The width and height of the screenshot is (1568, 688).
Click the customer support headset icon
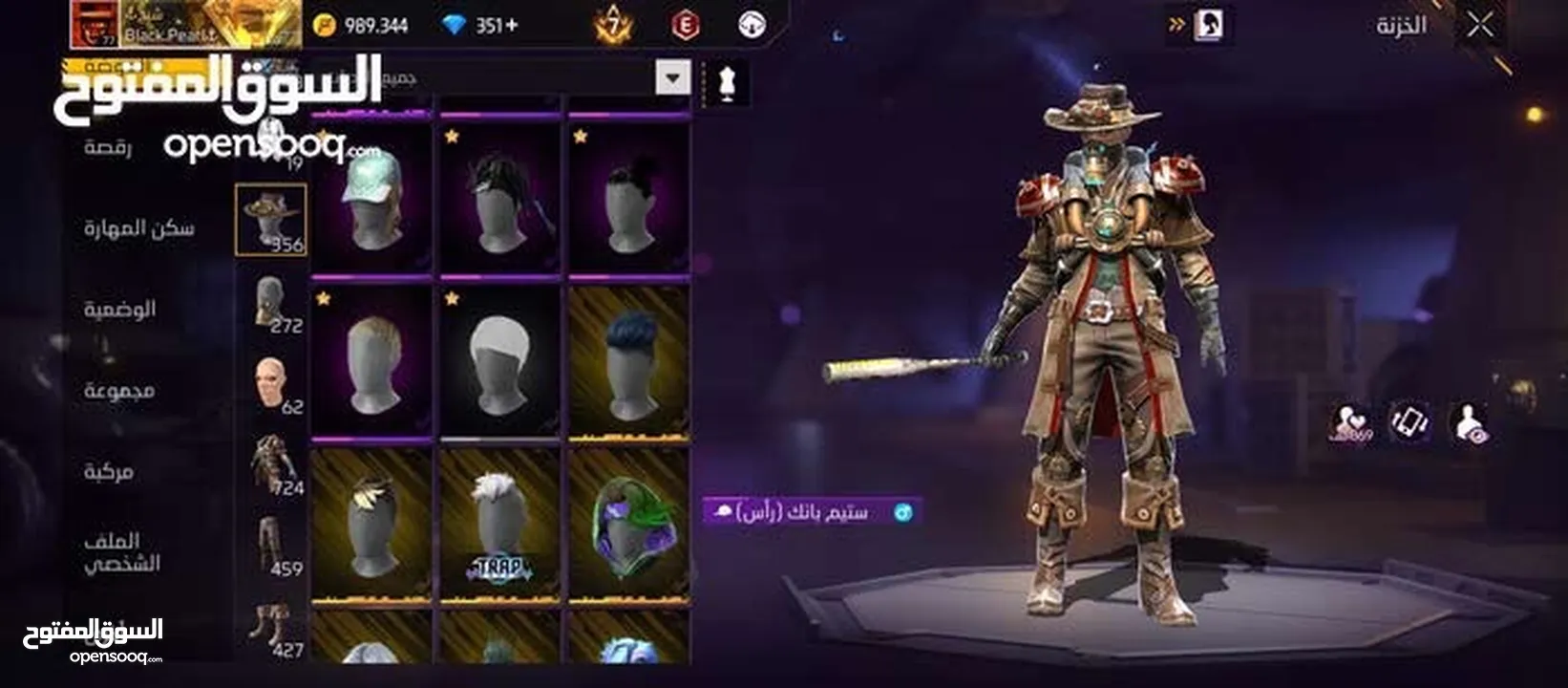pos(753,23)
